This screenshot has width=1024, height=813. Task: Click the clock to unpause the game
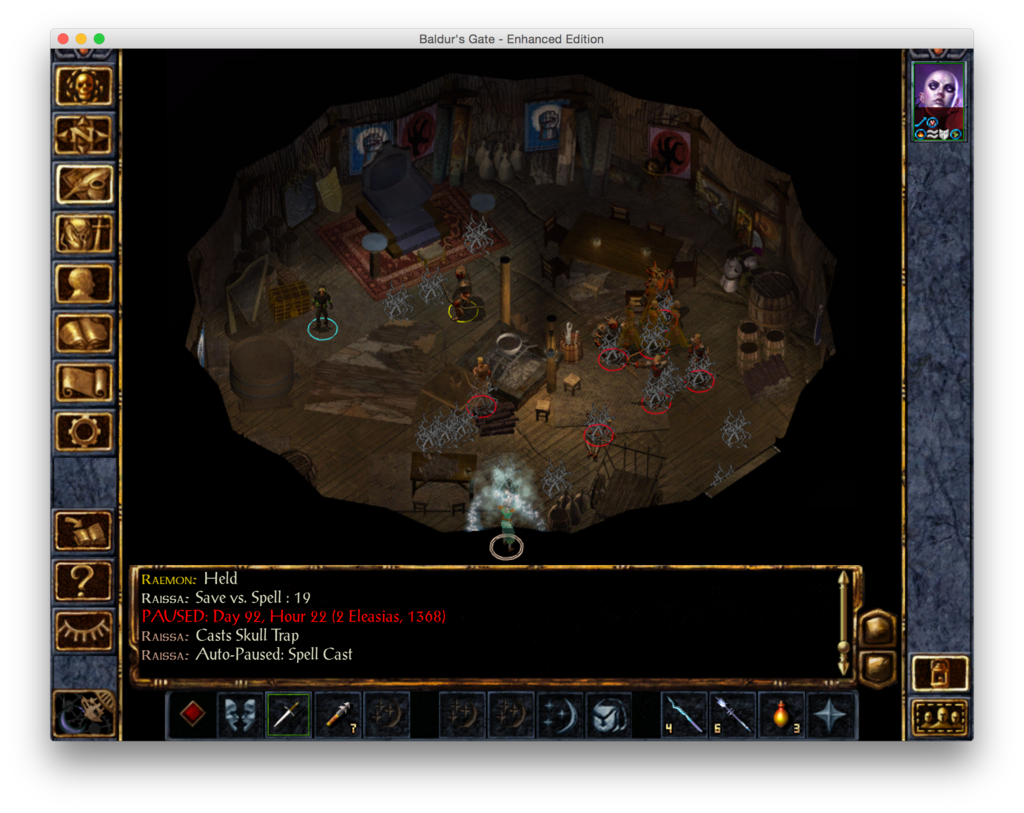tap(84, 711)
